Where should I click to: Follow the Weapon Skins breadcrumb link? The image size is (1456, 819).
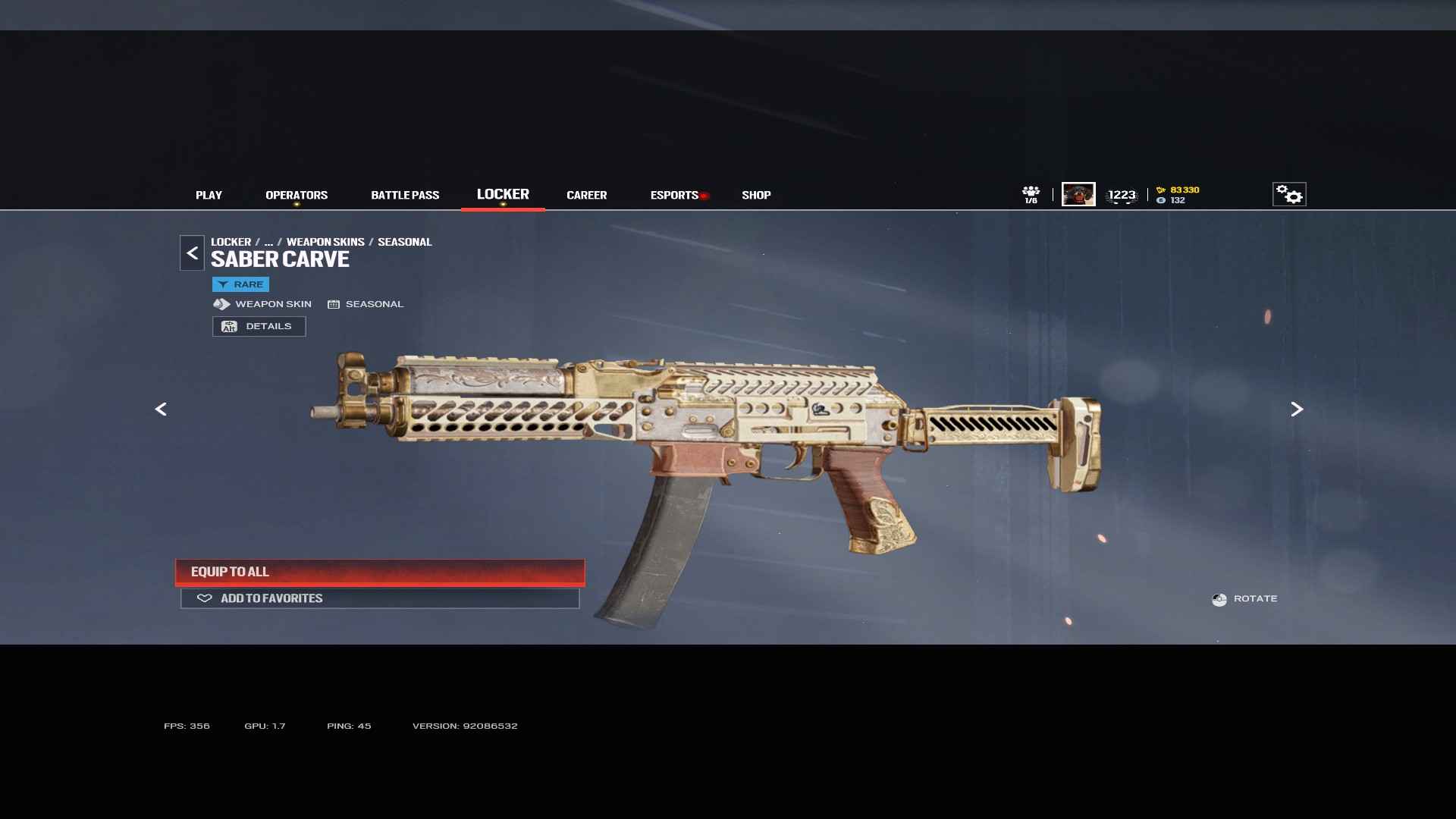[x=325, y=242]
